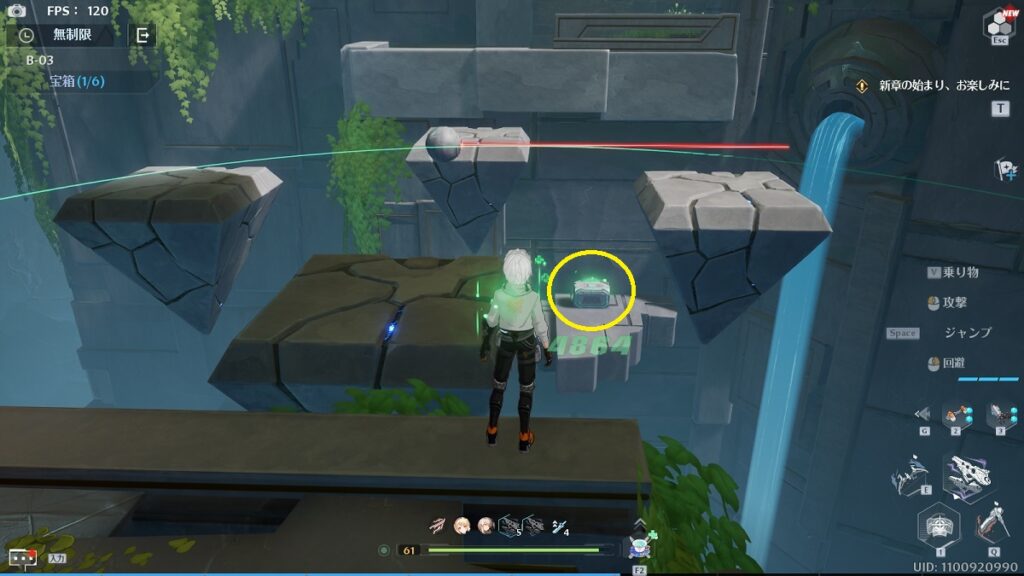Select the 宝箱 (1/6) objective tracker
This screenshot has width=1024, height=576.
click(x=78, y=81)
